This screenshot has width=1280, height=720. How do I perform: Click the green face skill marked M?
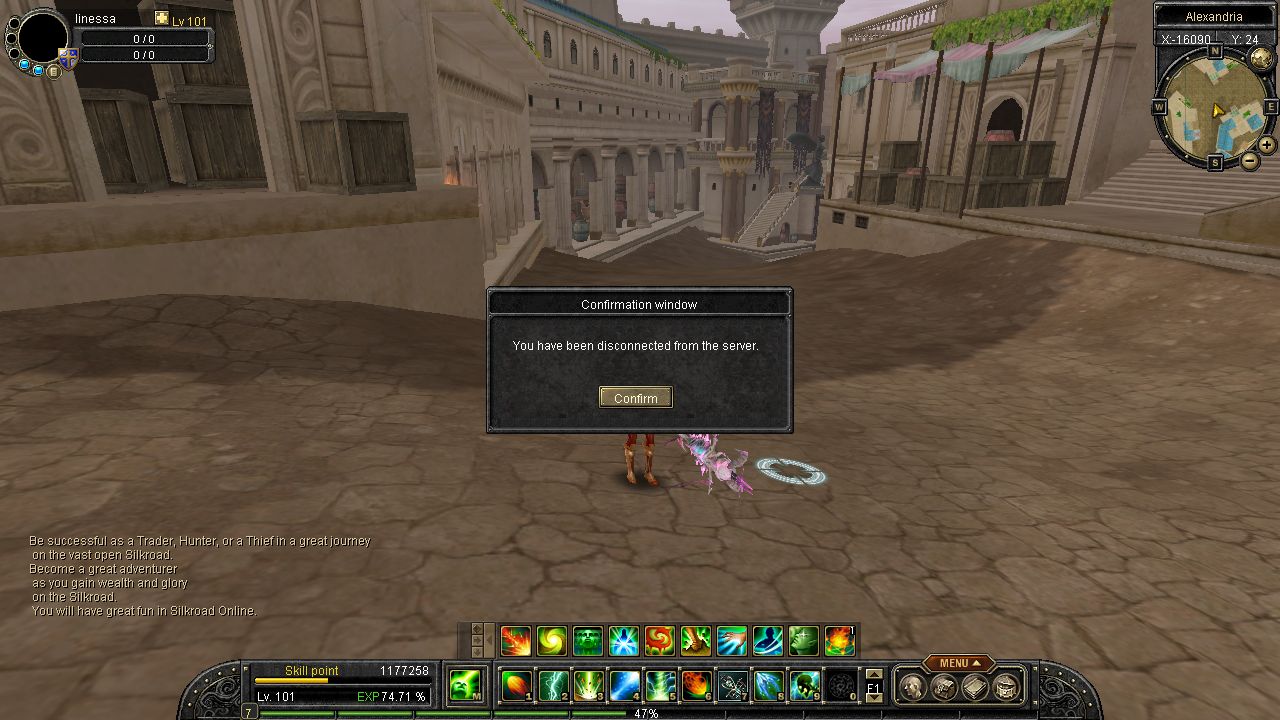click(x=464, y=686)
